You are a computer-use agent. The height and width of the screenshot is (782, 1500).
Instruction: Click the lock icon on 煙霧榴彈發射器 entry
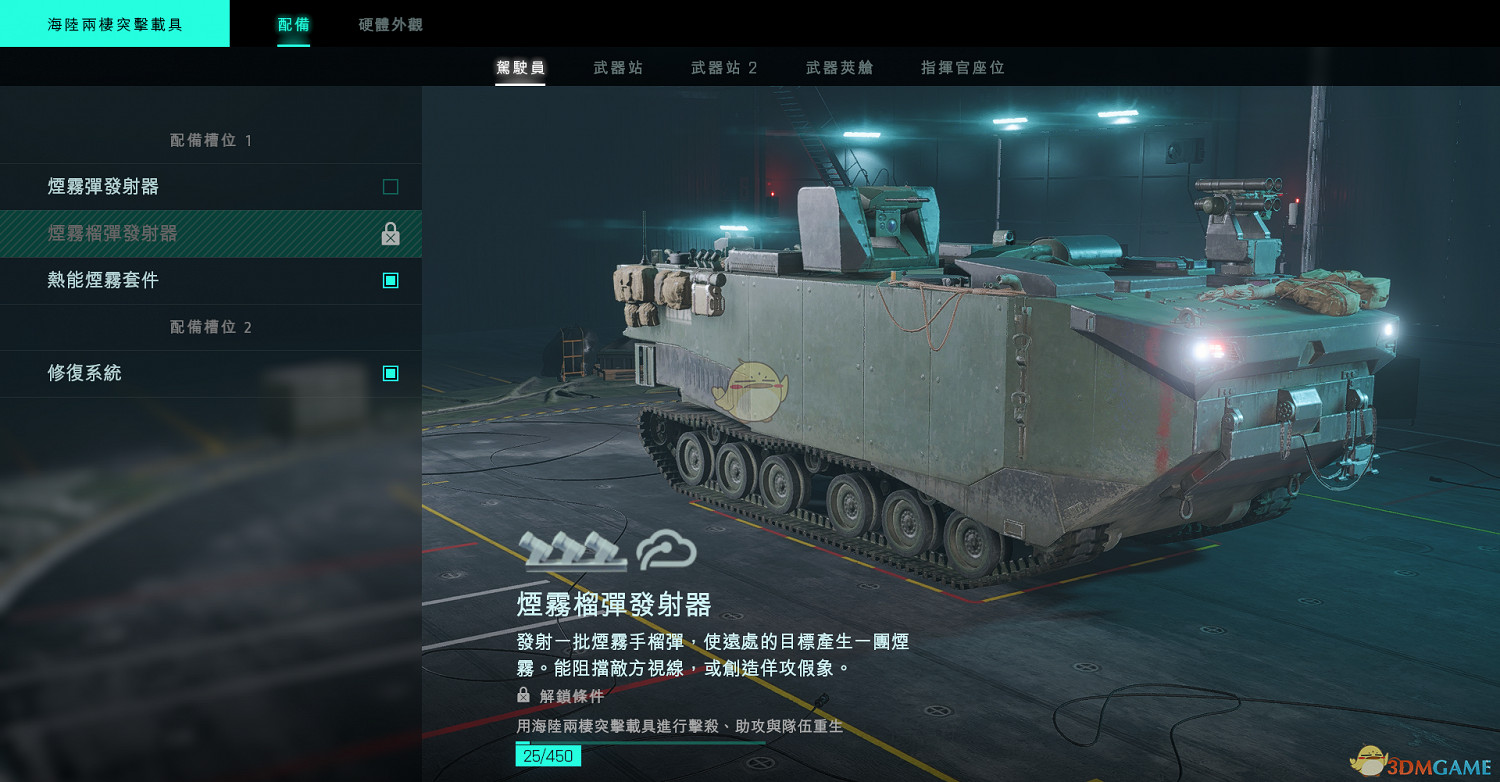pyautogui.click(x=390, y=234)
